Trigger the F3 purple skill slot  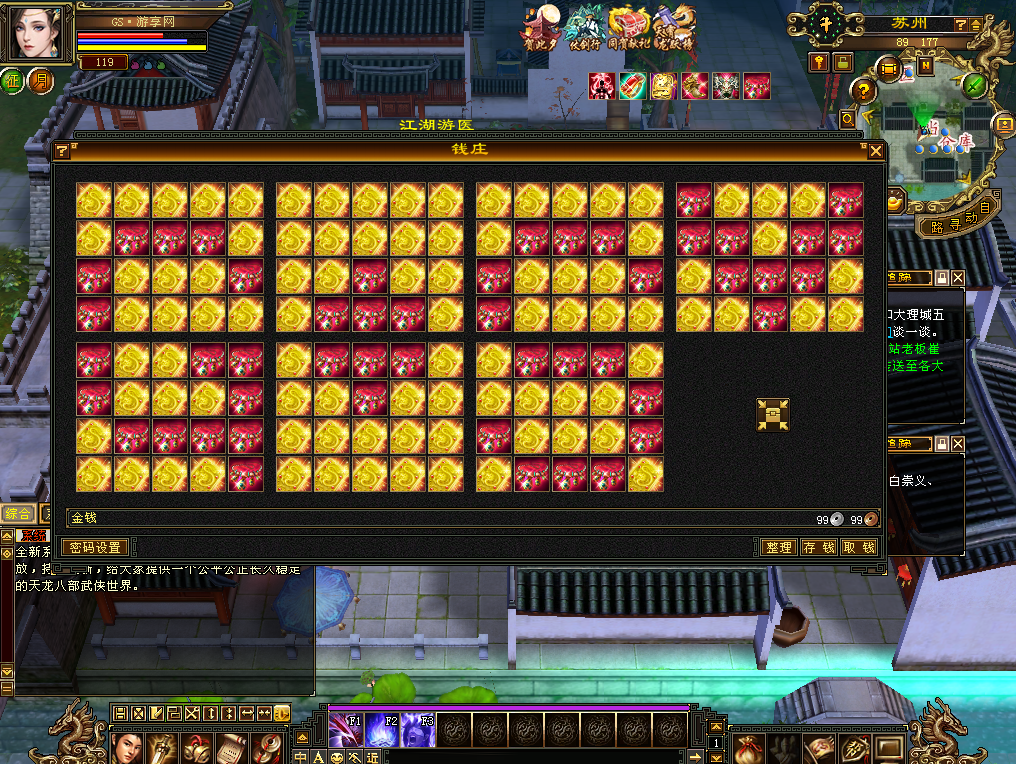coord(418,731)
